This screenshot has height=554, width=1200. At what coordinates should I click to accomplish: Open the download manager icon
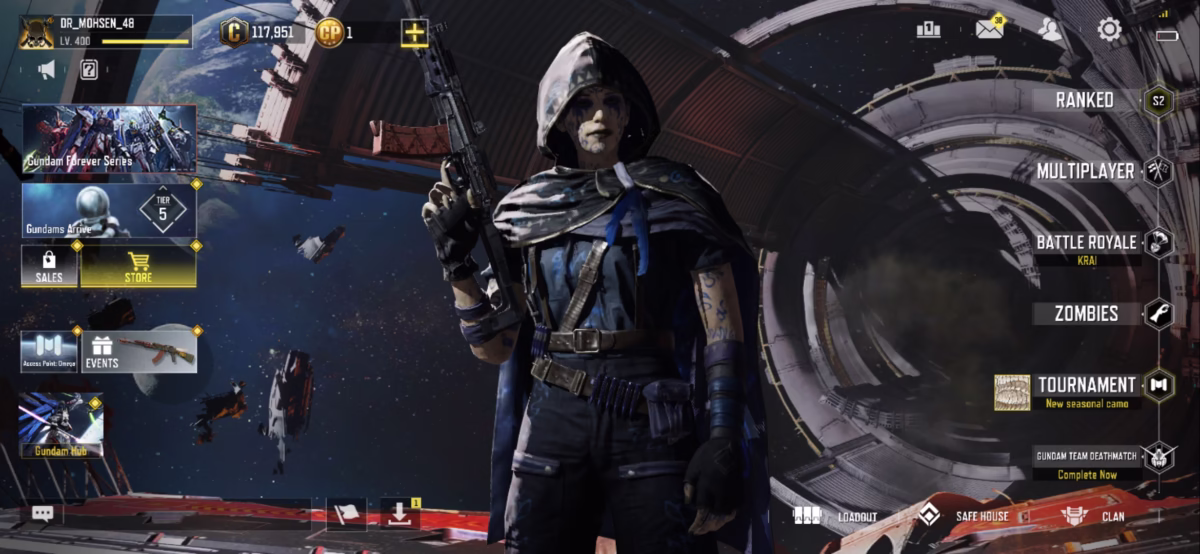399,514
